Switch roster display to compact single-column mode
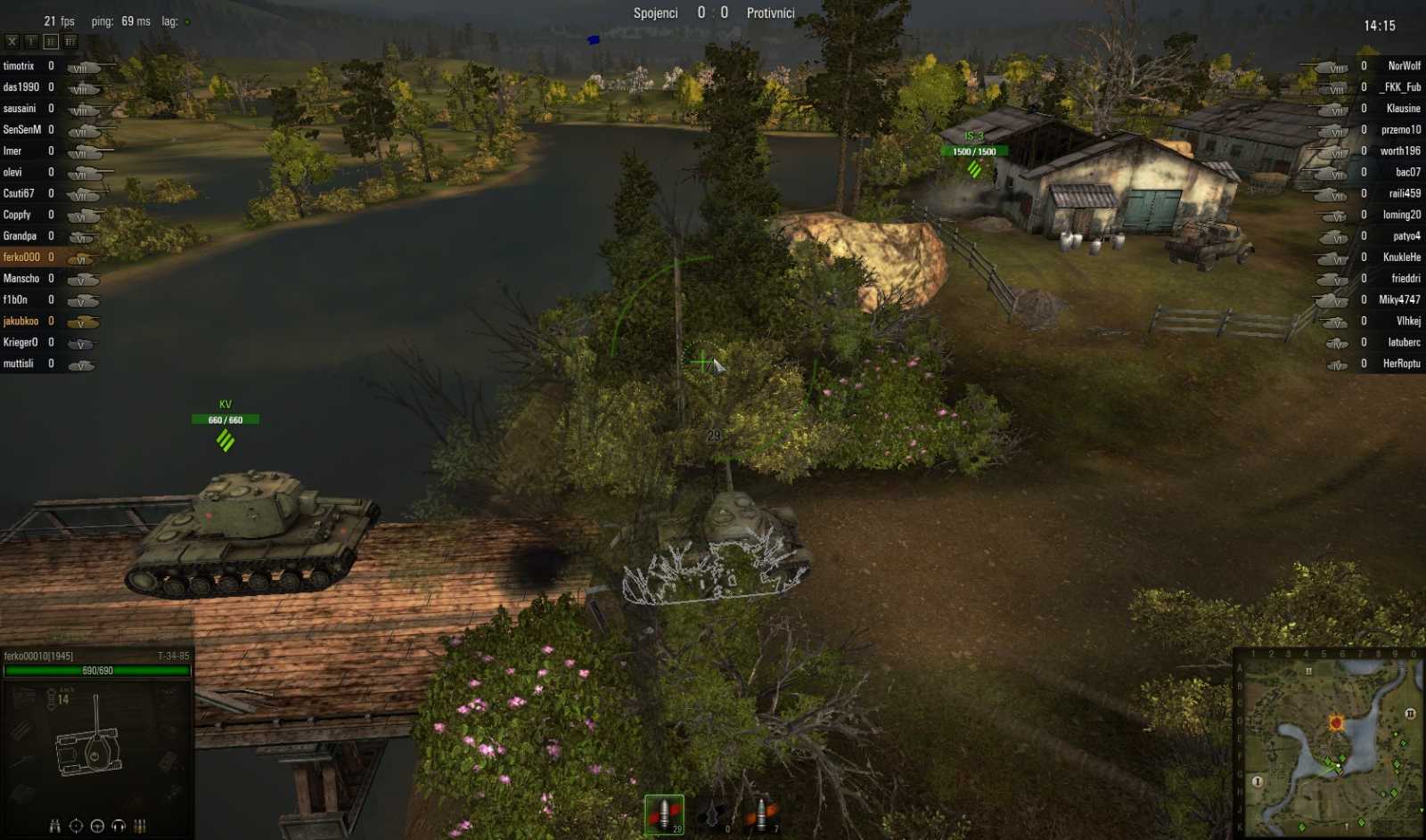The height and width of the screenshot is (840, 1426). click(31, 41)
